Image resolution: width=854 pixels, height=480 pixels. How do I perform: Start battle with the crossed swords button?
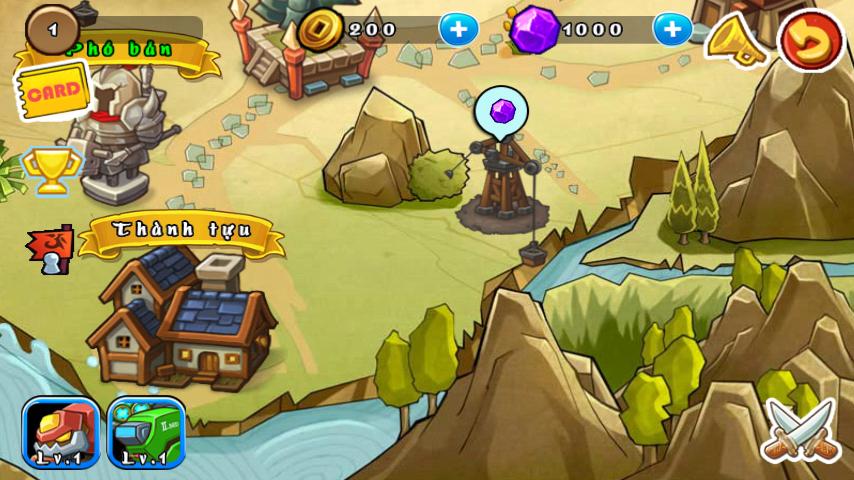click(799, 430)
